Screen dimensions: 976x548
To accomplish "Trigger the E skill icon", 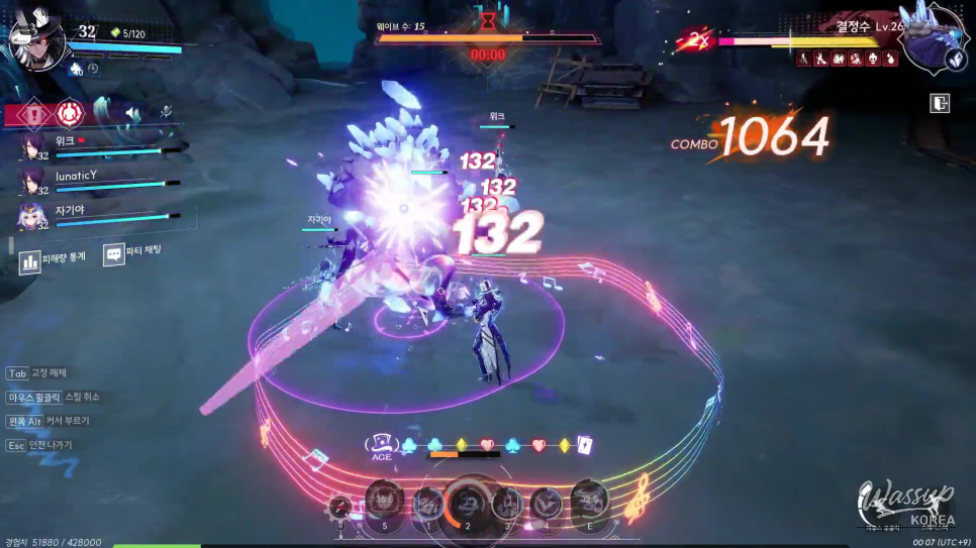I will click(x=589, y=500).
